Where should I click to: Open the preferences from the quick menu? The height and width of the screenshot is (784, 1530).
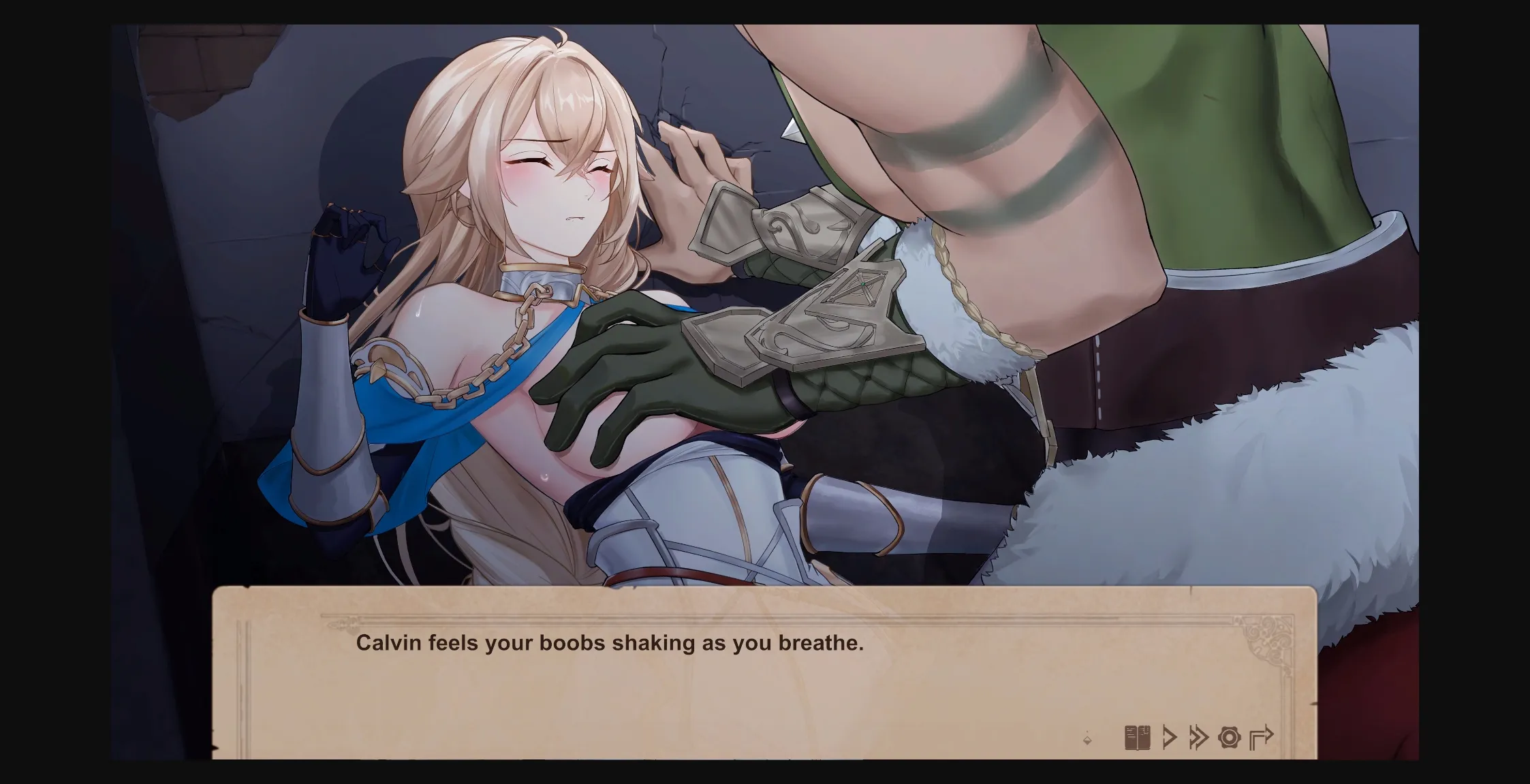[x=1229, y=738]
